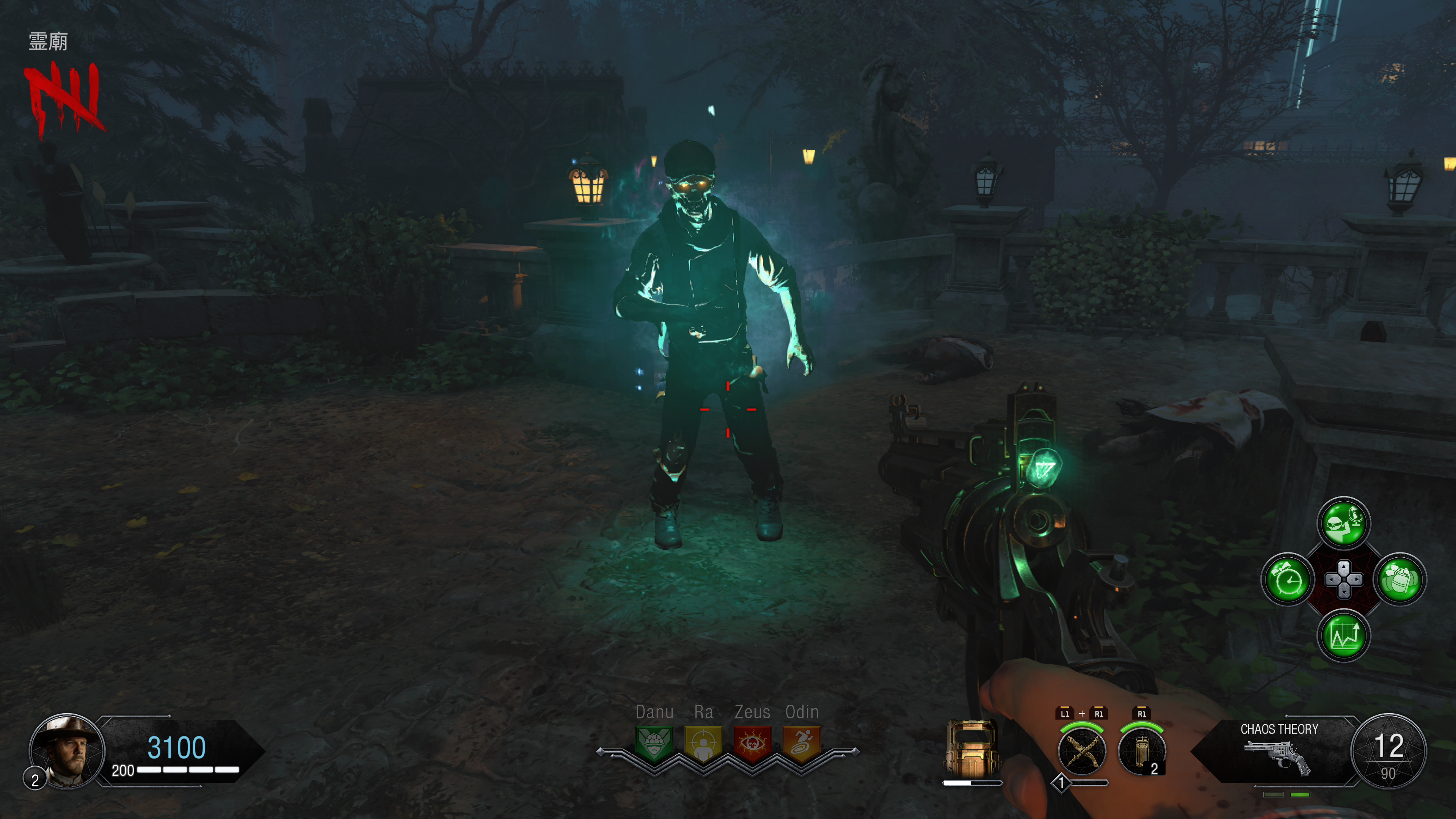Image resolution: width=1456 pixels, height=819 pixels.
Task: Activate the alarm clock elixir
Action: pos(1288,579)
